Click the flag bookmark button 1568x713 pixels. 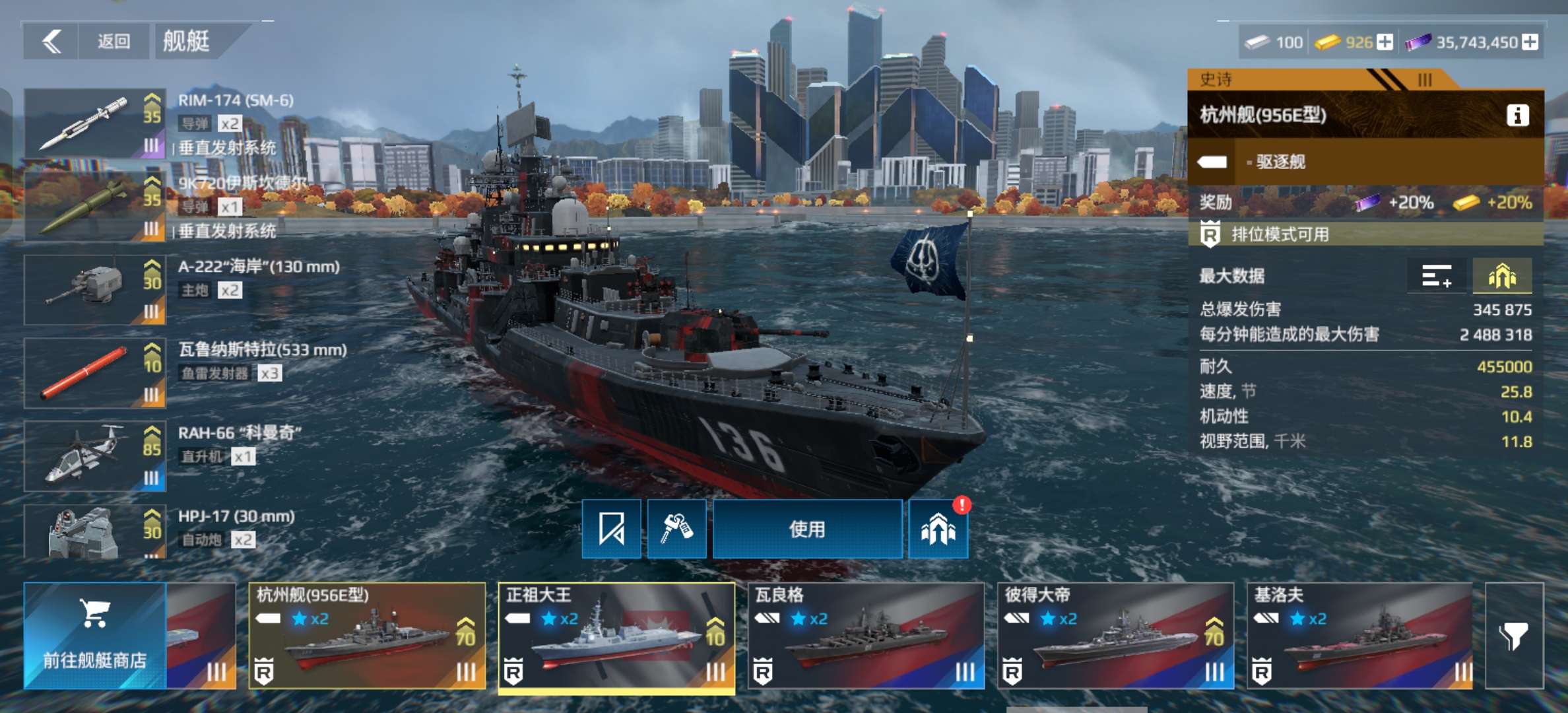(x=611, y=529)
